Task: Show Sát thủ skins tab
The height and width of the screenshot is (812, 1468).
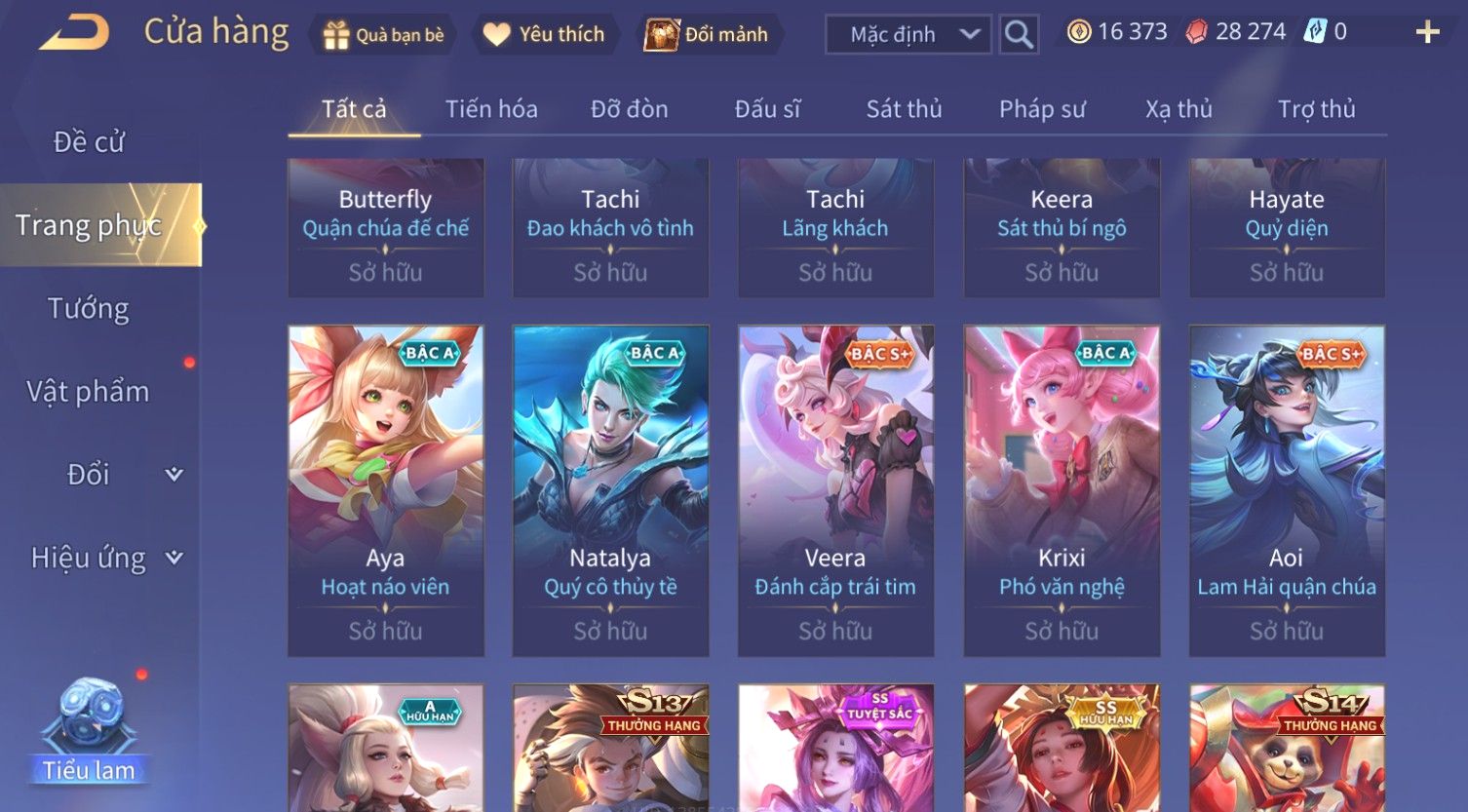Action: [904, 109]
